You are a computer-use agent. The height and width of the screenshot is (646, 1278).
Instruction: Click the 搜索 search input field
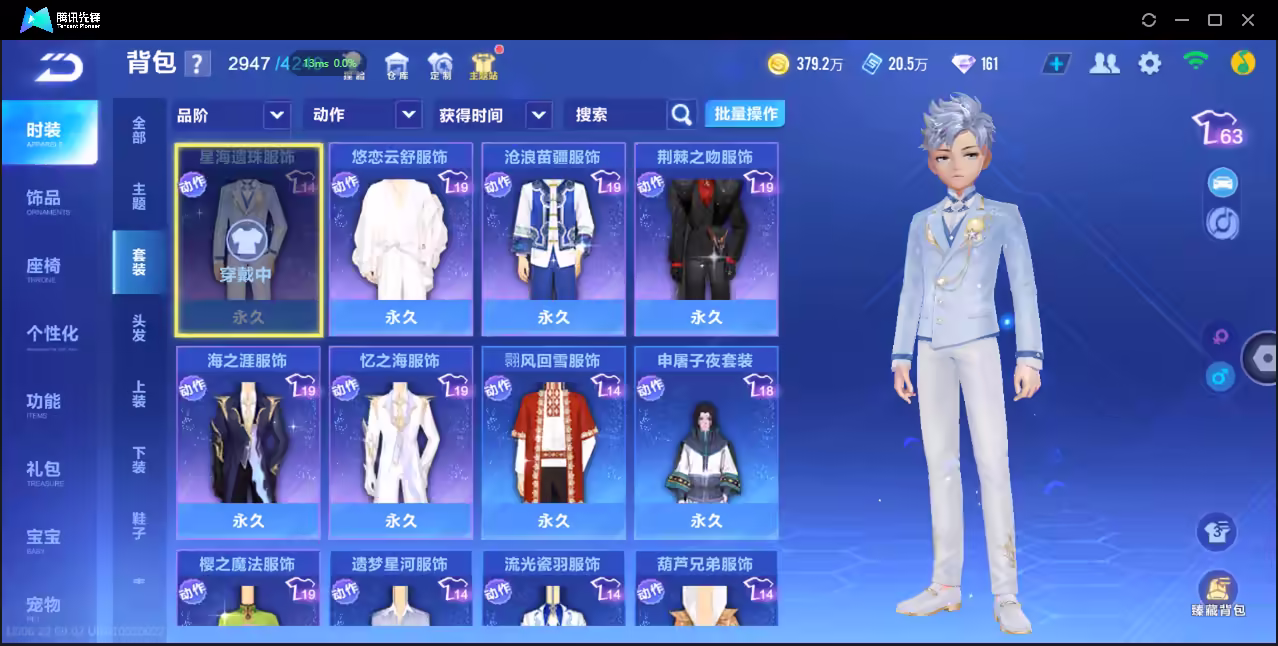click(616, 115)
